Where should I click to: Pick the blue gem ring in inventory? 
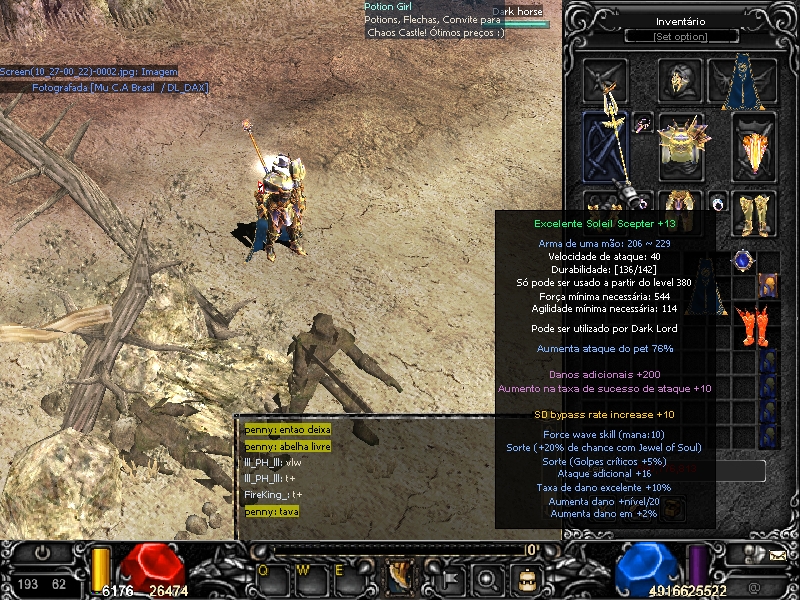[x=742, y=261]
